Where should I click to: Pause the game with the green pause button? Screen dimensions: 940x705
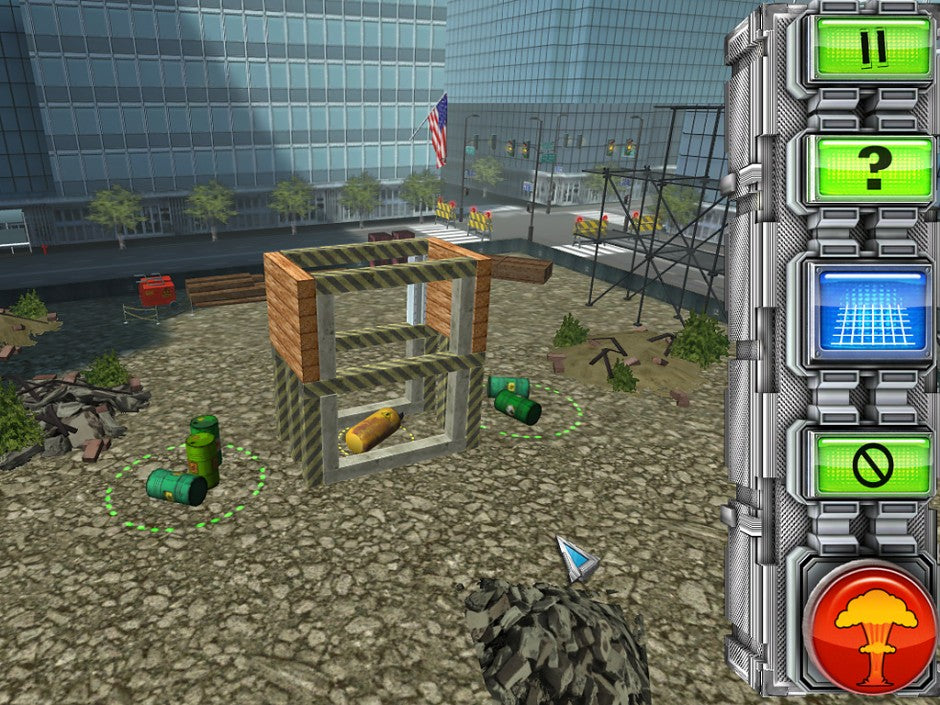point(872,46)
